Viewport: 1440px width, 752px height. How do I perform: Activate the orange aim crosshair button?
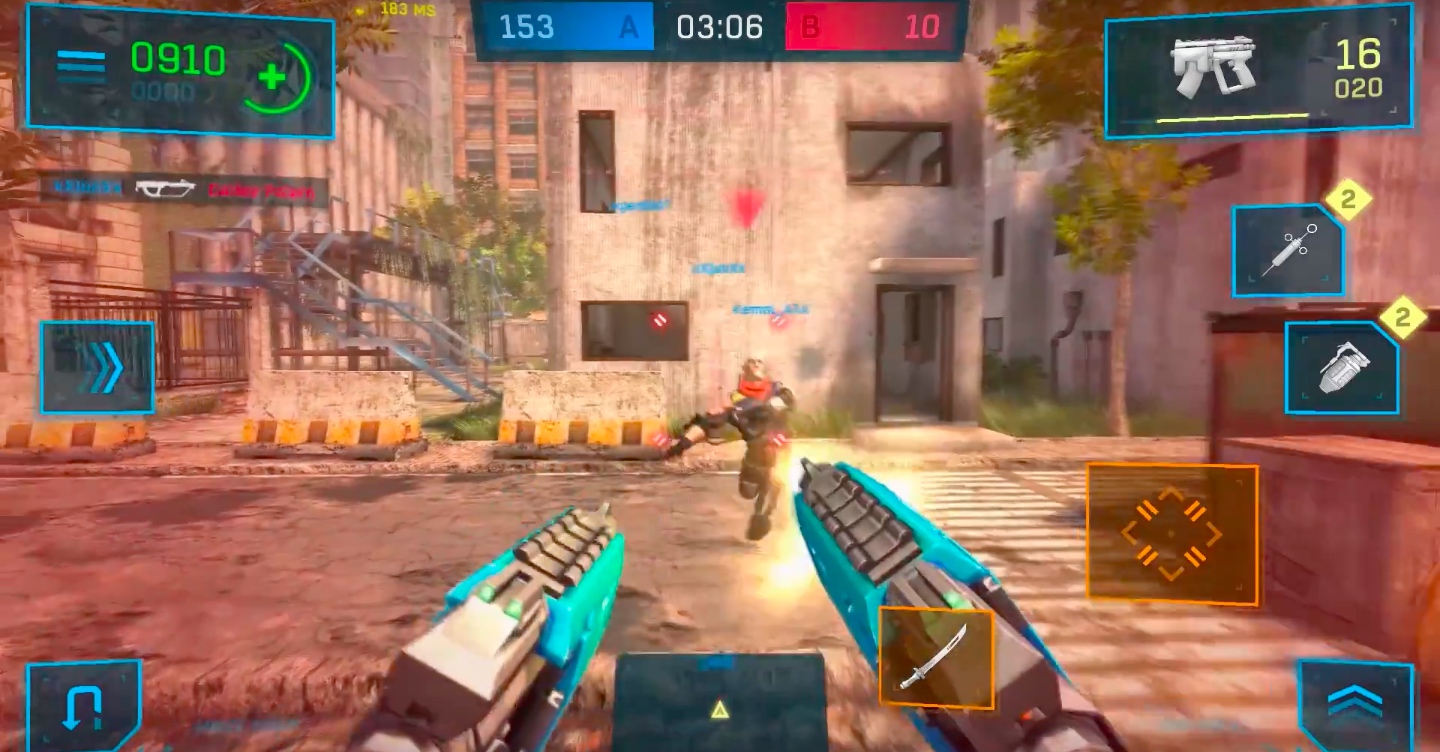point(1171,534)
